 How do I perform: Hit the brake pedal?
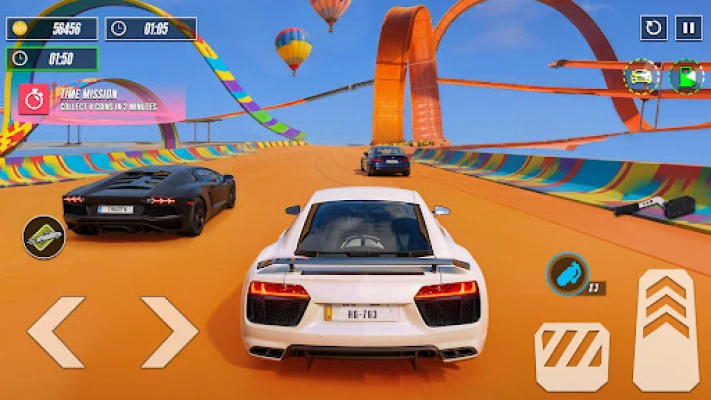(x=572, y=356)
